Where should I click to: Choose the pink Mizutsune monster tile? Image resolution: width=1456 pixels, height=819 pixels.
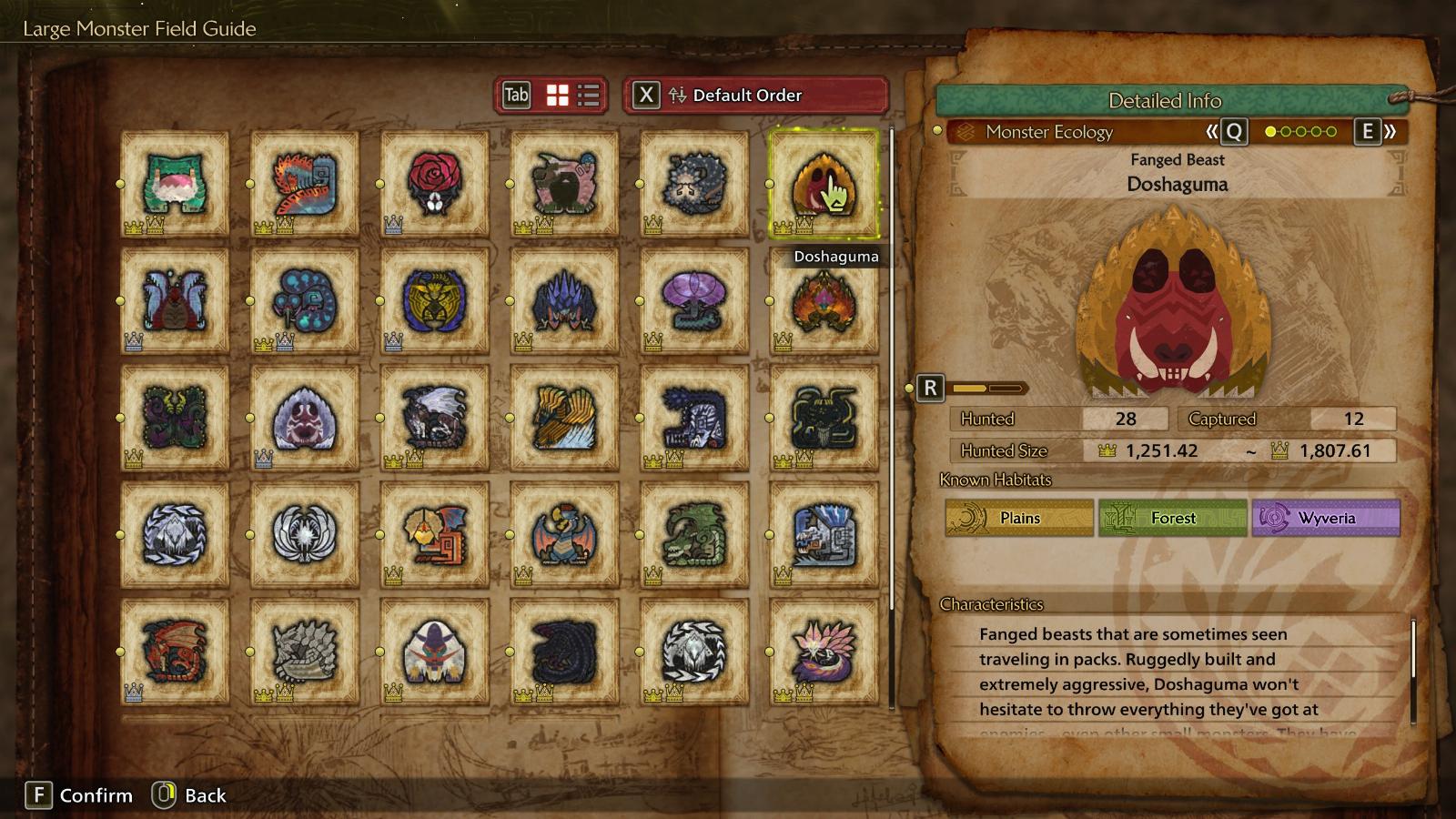coord(824,652)
